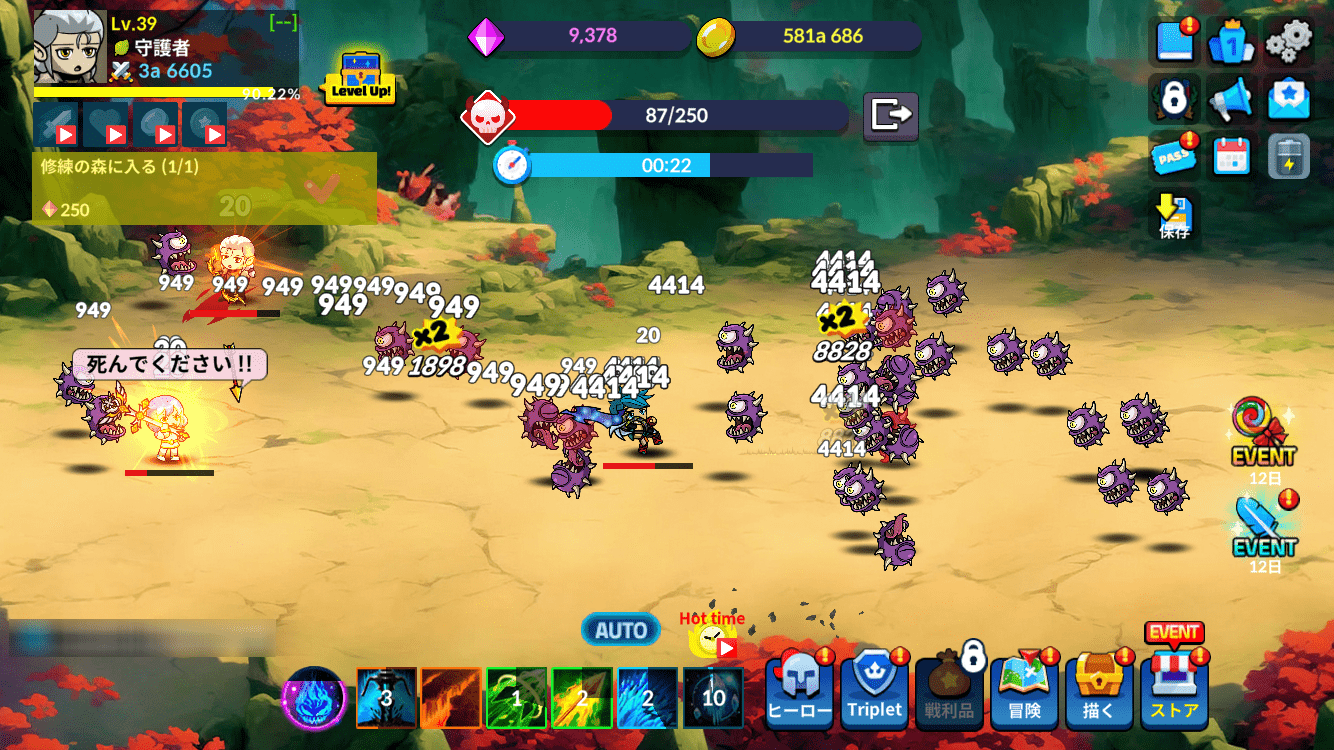This screenshot has width=1334, height=750.
Task: Open the achievements lock emblem icon
Action: 1174,99
